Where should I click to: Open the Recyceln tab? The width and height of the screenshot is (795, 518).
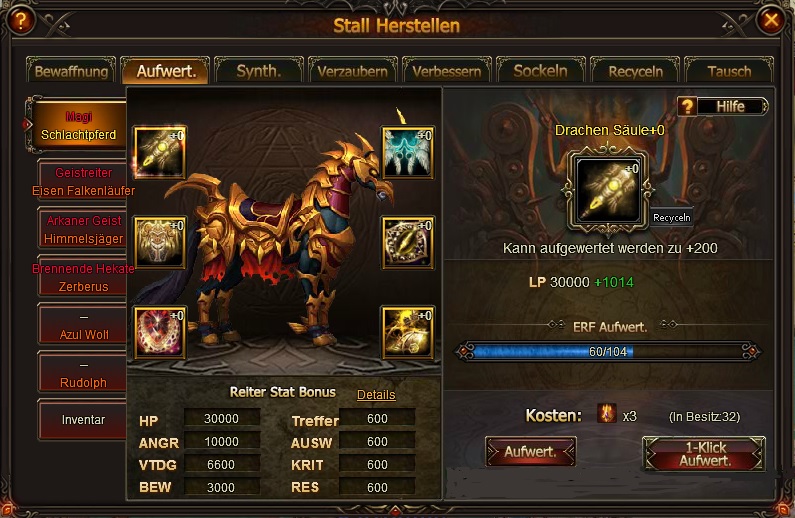click(634, 72)
